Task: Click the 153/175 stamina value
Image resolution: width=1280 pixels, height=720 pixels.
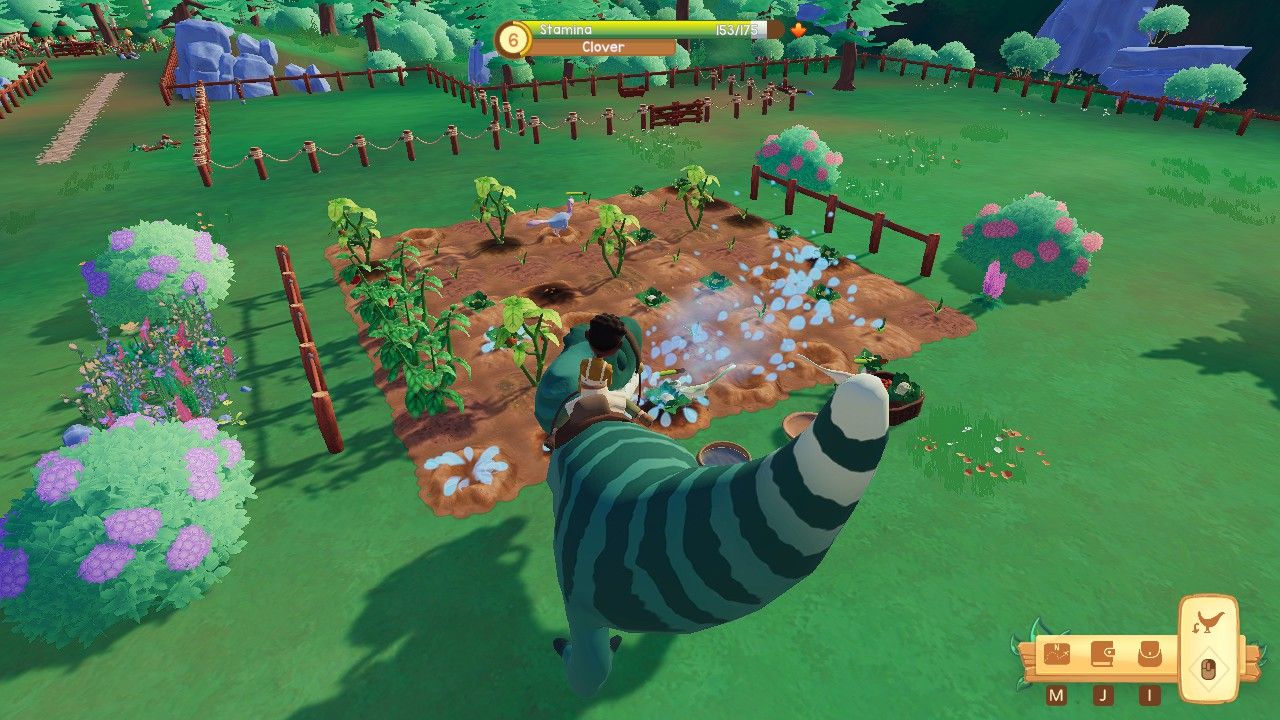Action: pos(736,30)
